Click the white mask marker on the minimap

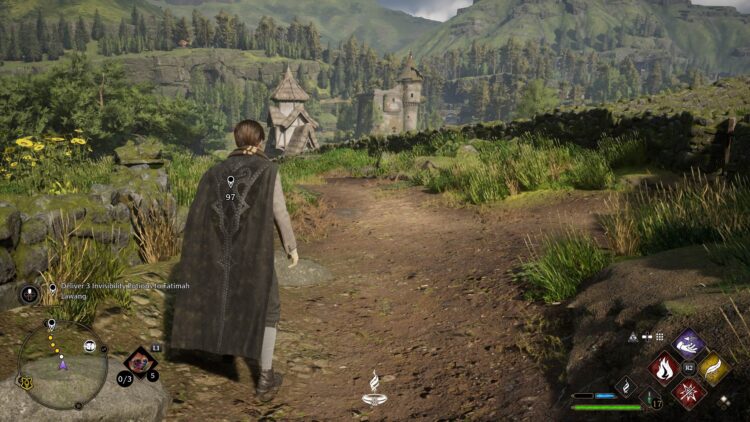(89, 347)
